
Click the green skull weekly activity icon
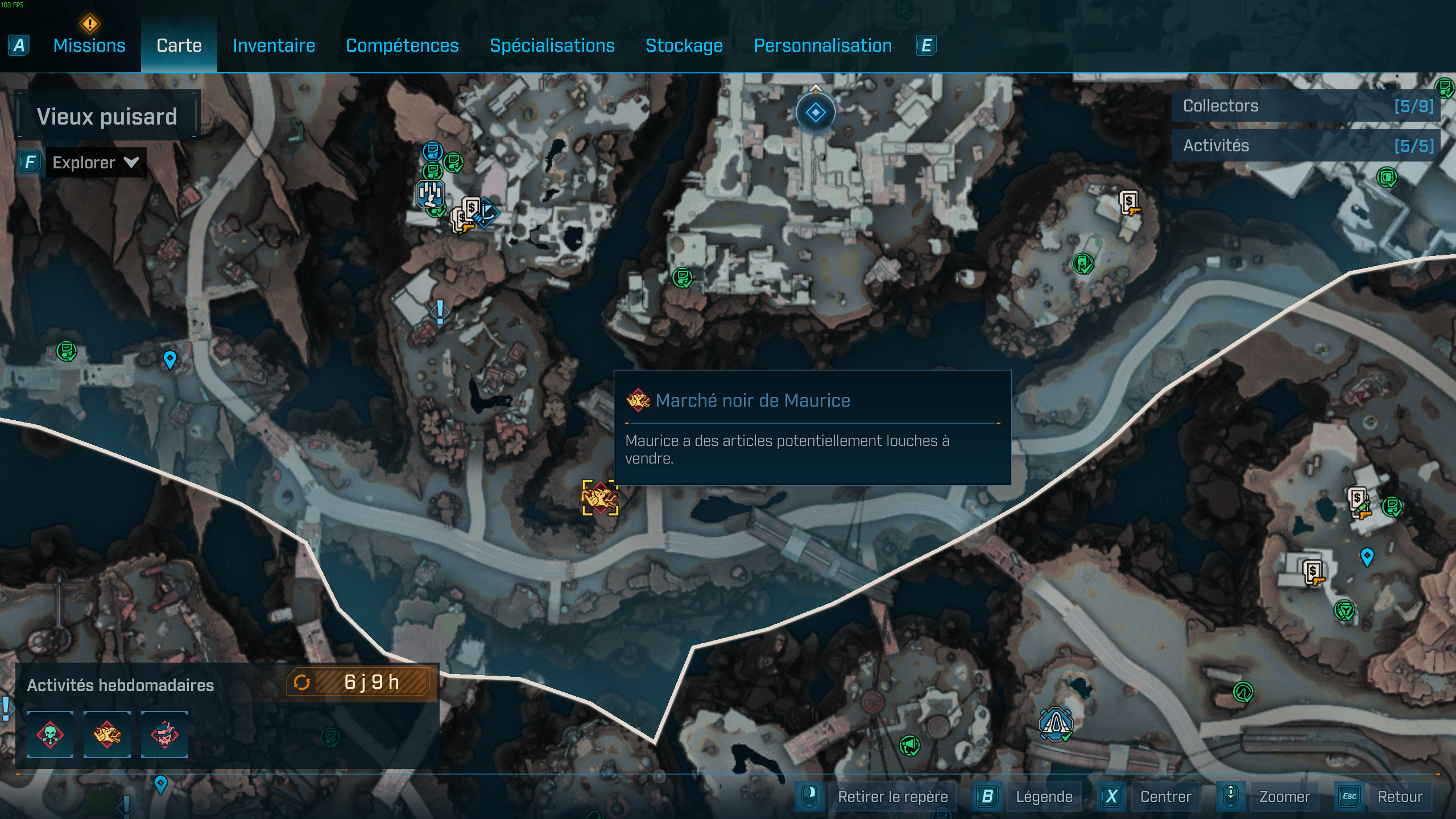tap(50, 735)
